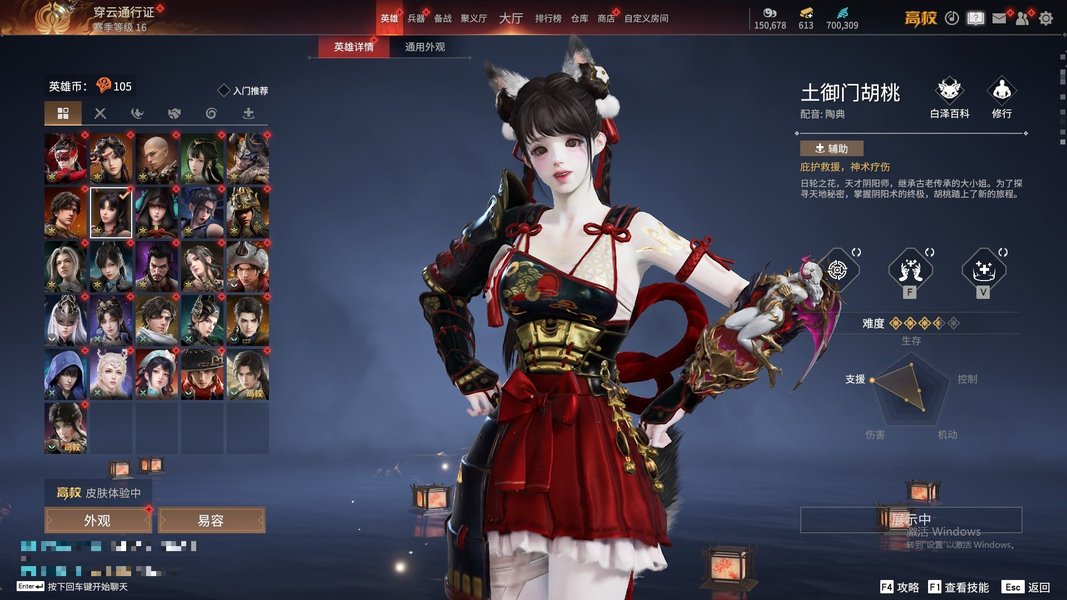The width and height of the screenshot is (1067, 600).
Task: Filter heroes by the spiral class icon
Action: coord(211,113)
